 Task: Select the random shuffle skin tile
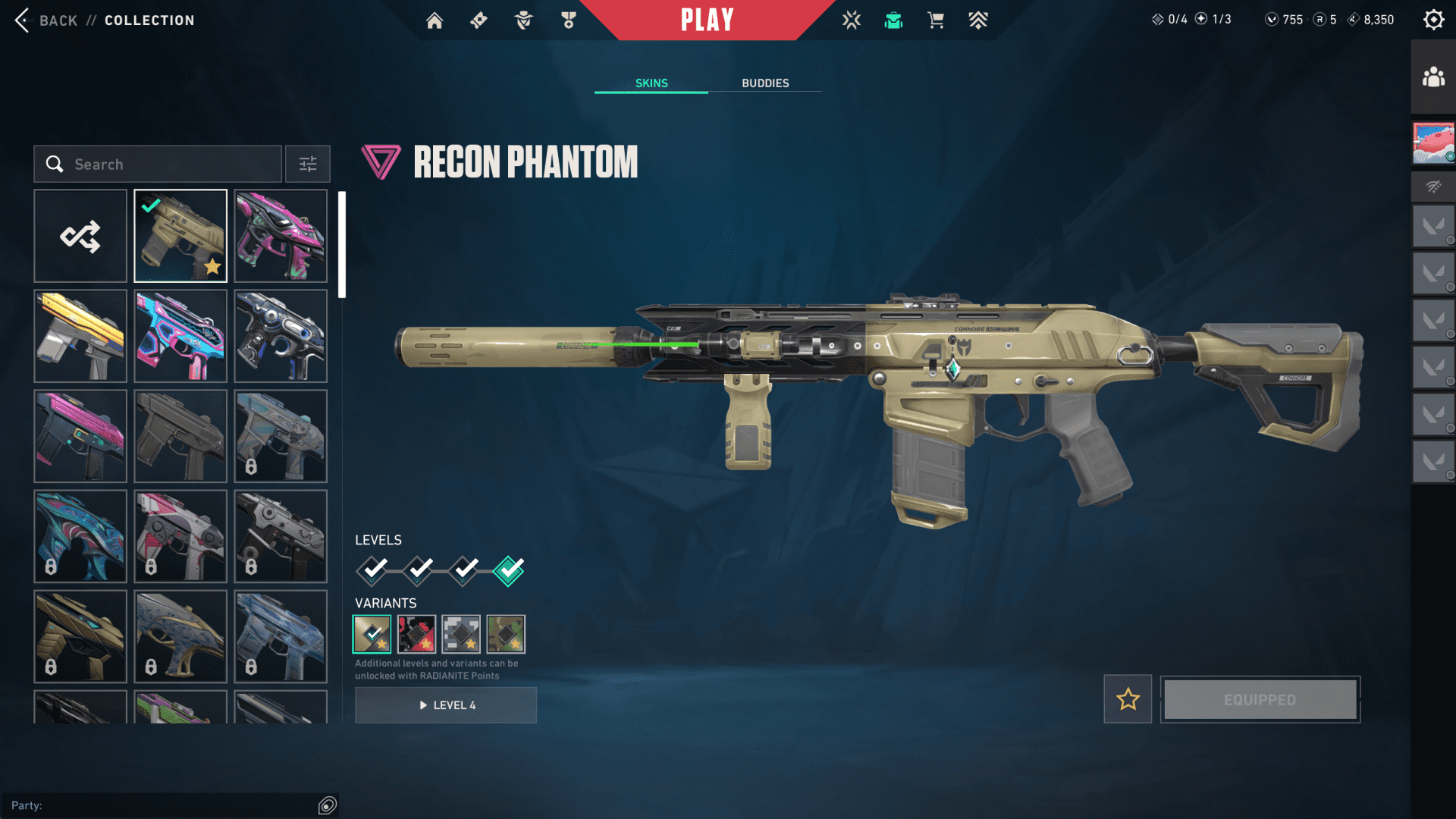click(x=80, y=236)
